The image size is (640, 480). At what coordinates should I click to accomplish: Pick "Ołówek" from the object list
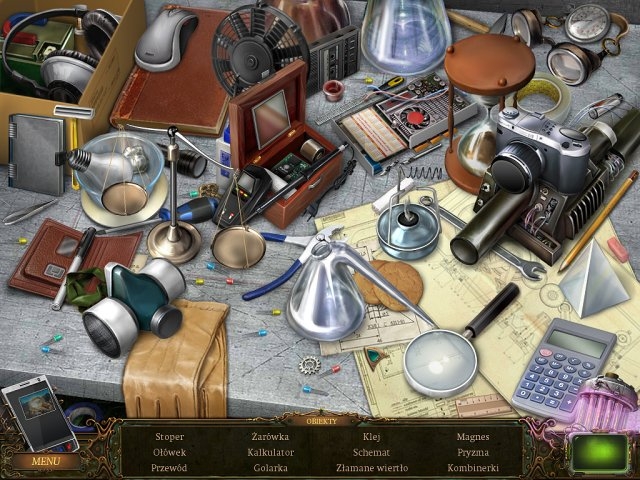tap(170, 452)
